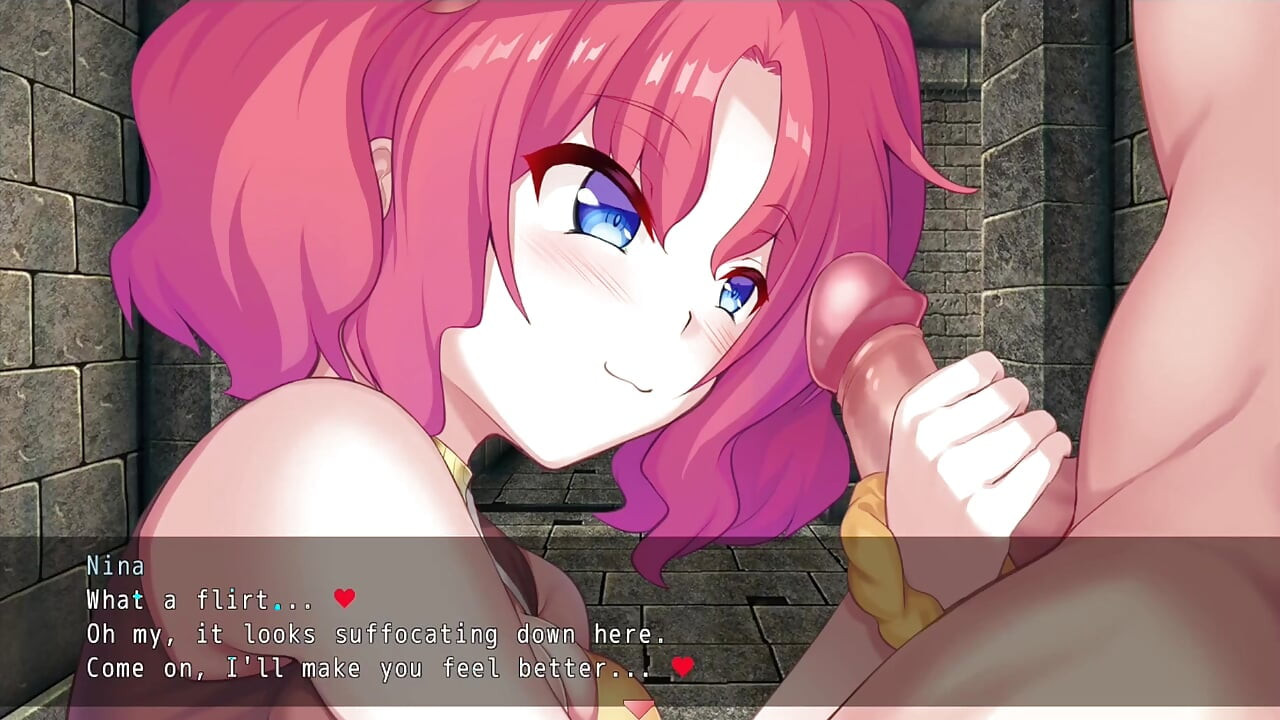Click the pink triangle to continue the scene
This screenshot has height=720, width=1280.
click(637, 710)
